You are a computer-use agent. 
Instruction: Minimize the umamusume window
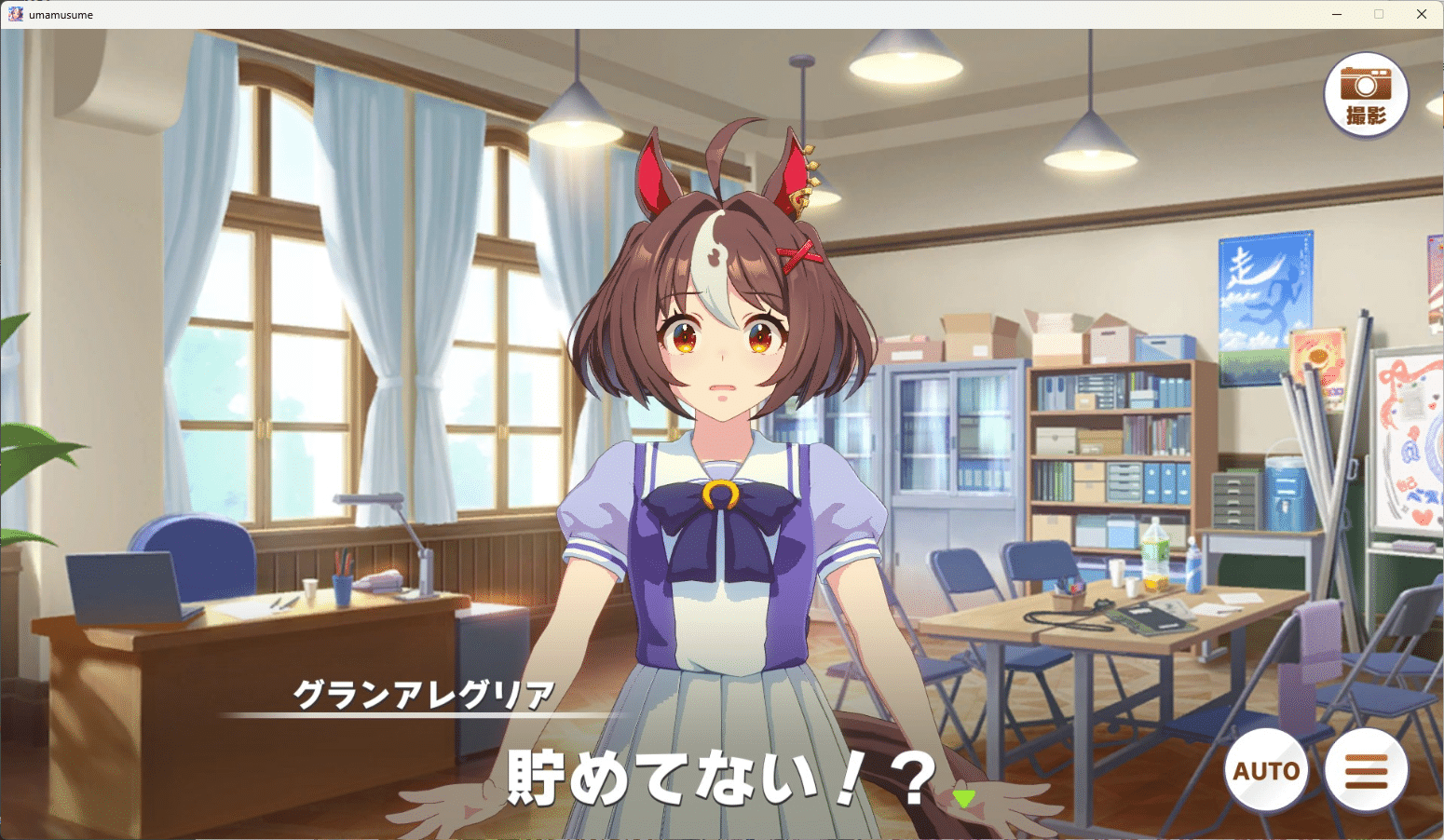point(1337,14)
